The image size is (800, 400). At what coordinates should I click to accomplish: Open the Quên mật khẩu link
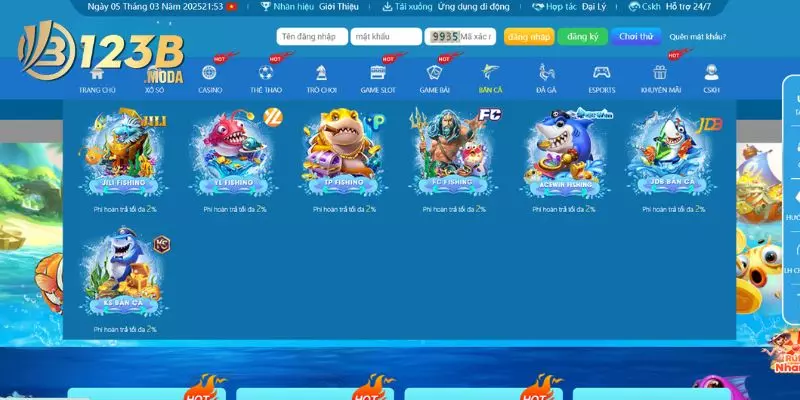[x=697, y=37]
